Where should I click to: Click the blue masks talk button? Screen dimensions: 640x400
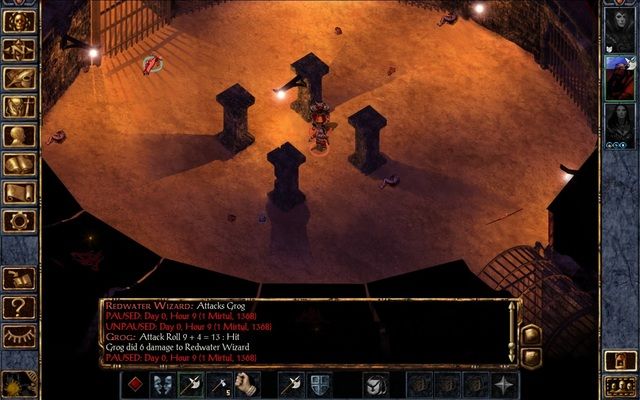coord(163,384)
